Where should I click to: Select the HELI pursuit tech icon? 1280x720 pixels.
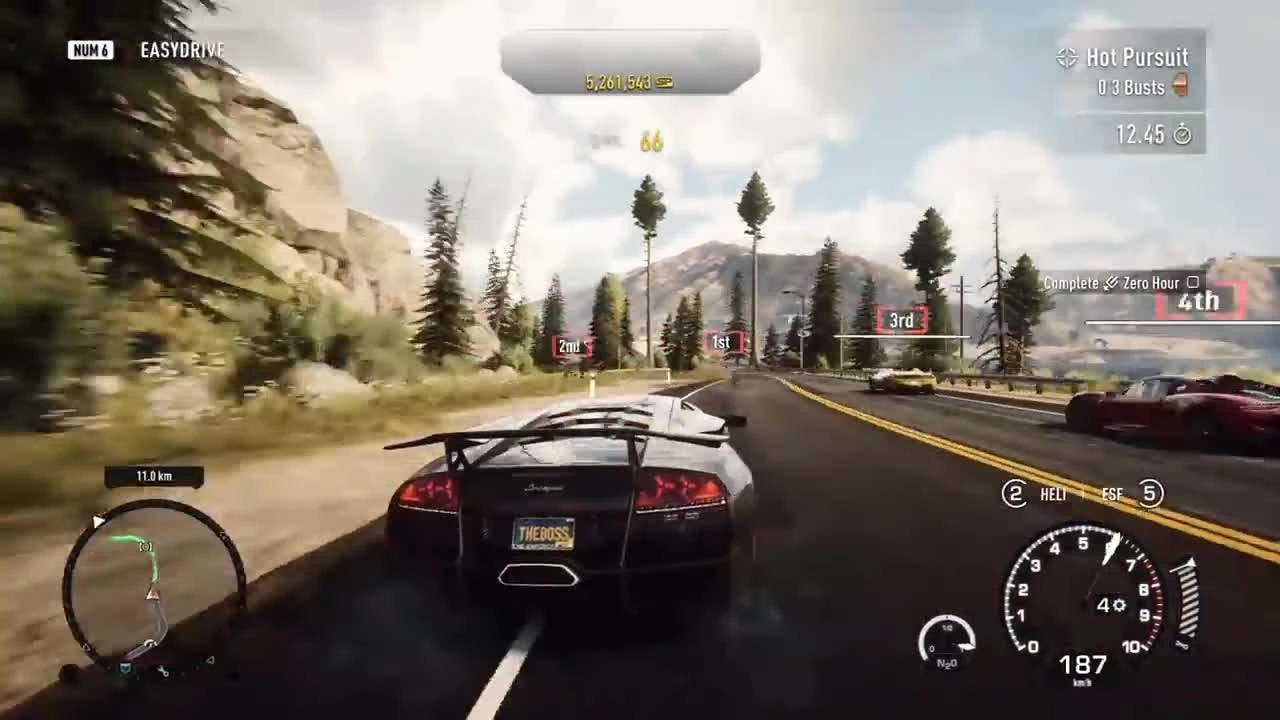coord(1052,494)
